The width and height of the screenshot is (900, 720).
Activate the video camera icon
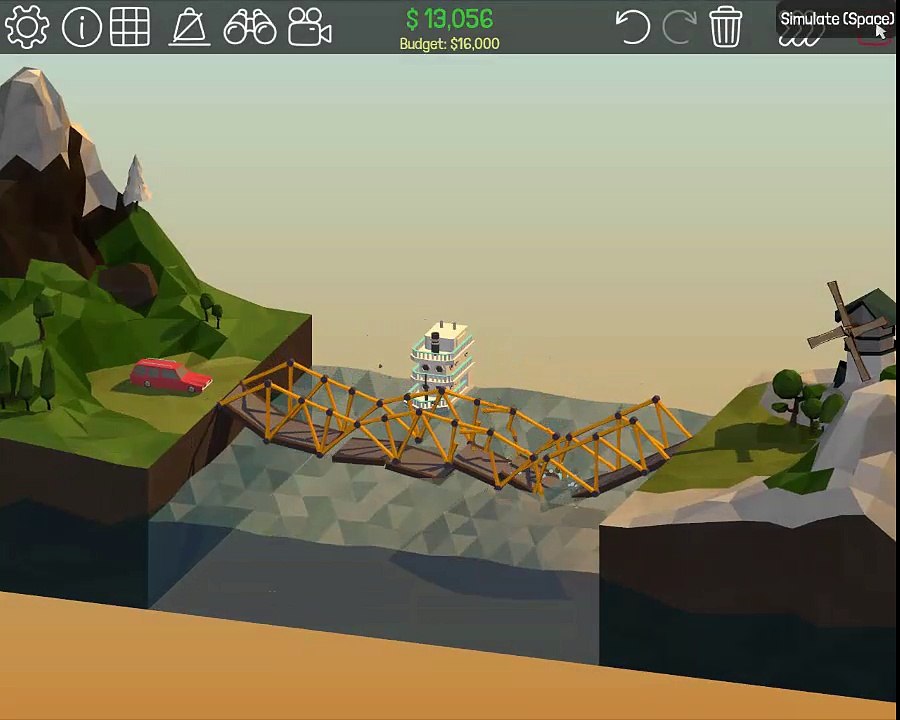(x=309, y=27)
